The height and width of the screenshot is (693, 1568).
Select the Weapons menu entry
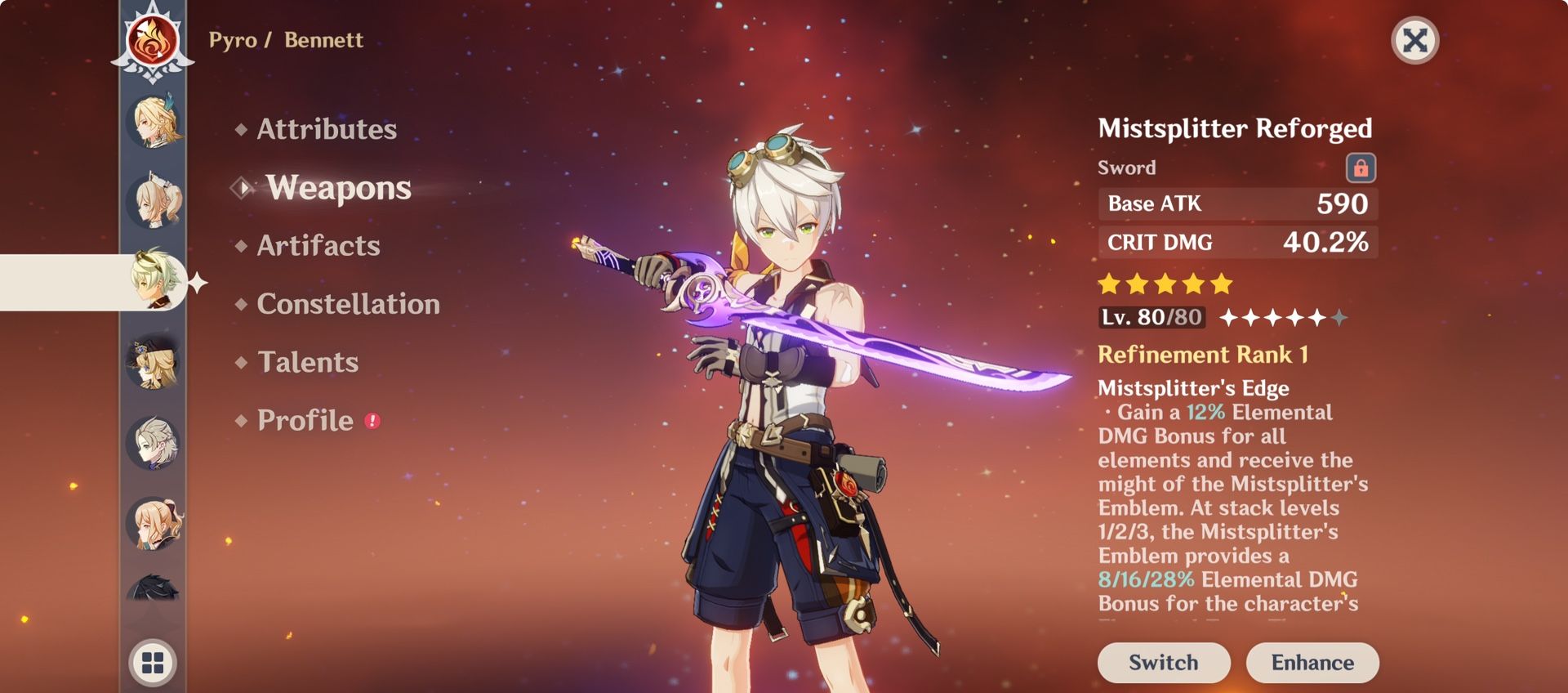(338, 188)
